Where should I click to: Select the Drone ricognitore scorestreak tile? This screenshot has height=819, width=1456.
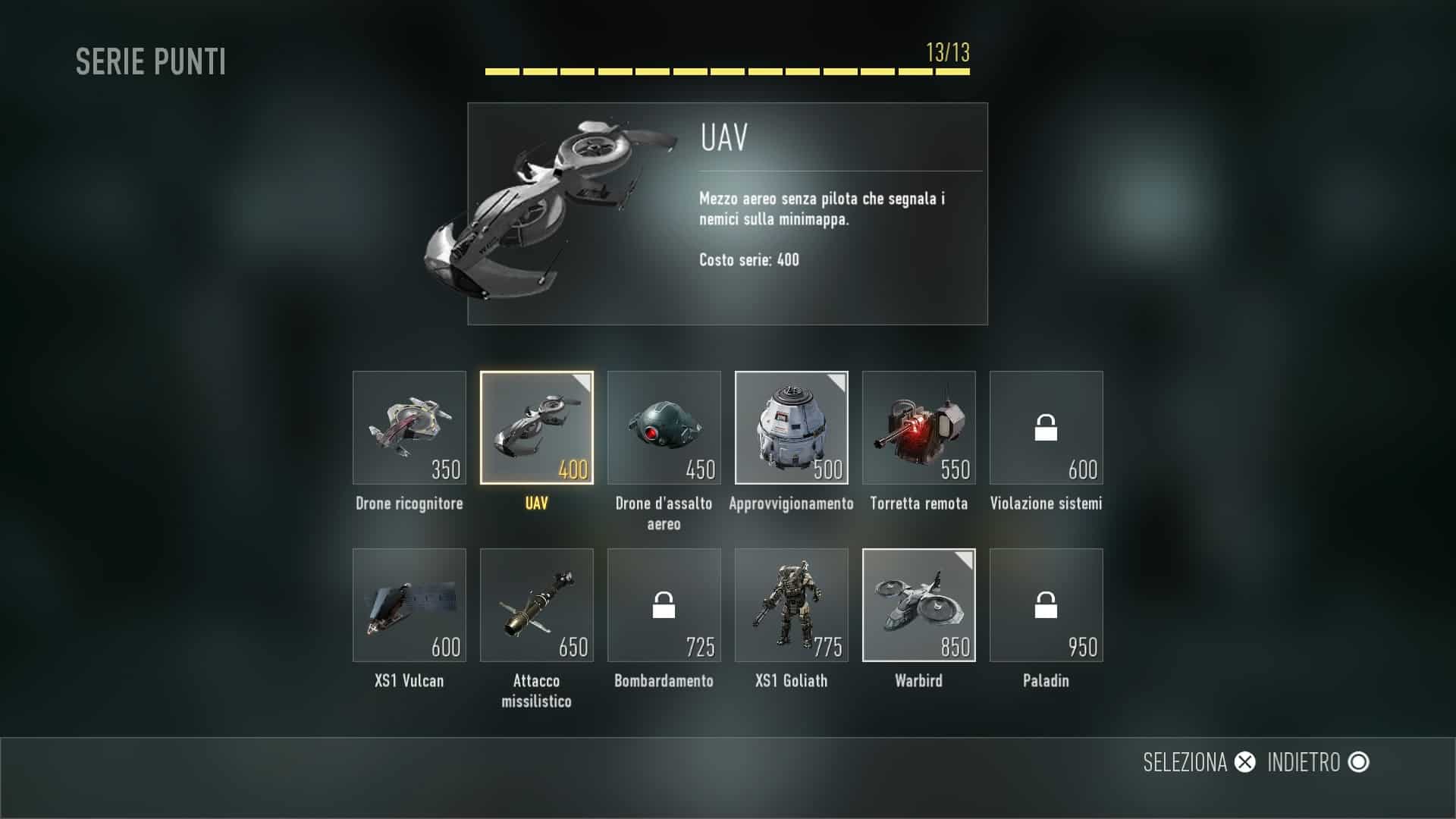coord(409,428)
